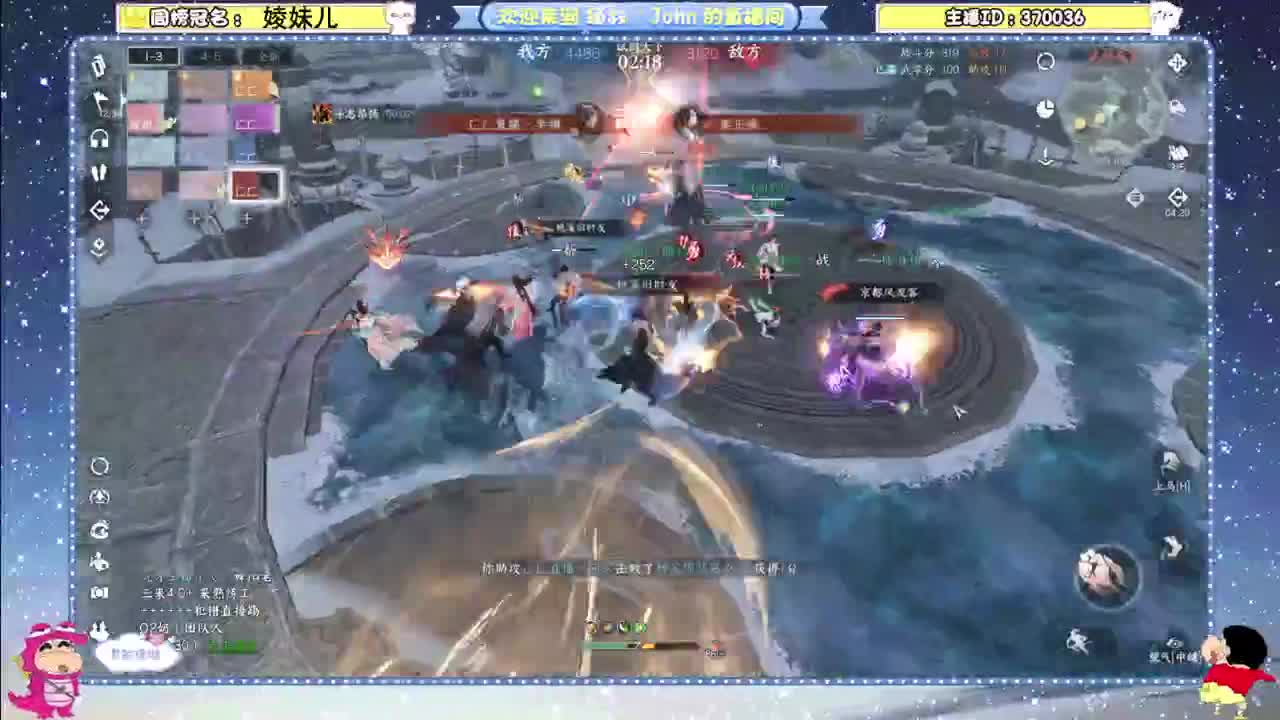1280x720 pixels.
Task: Select the notebook icon on left sidebar
Action: (97, 68)
